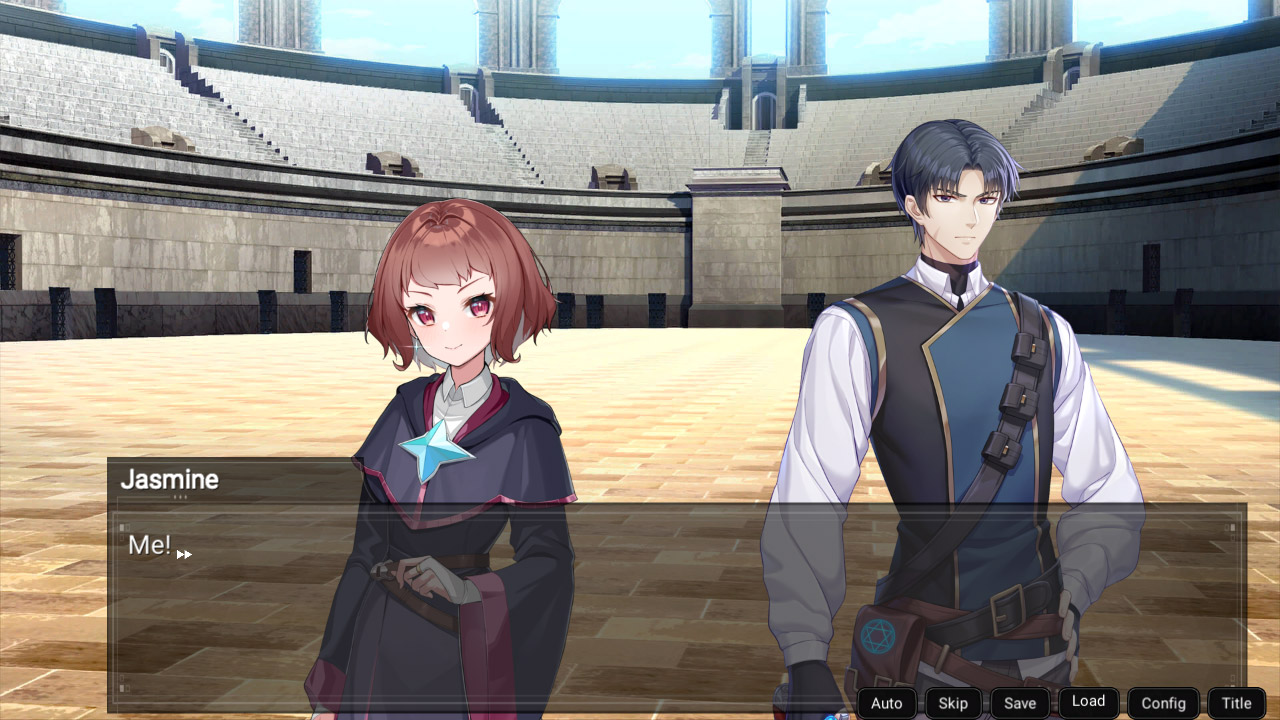Select the Skip icon button in bottom toolbar
The image size is (1280, 720).
[x=953, y=703]
